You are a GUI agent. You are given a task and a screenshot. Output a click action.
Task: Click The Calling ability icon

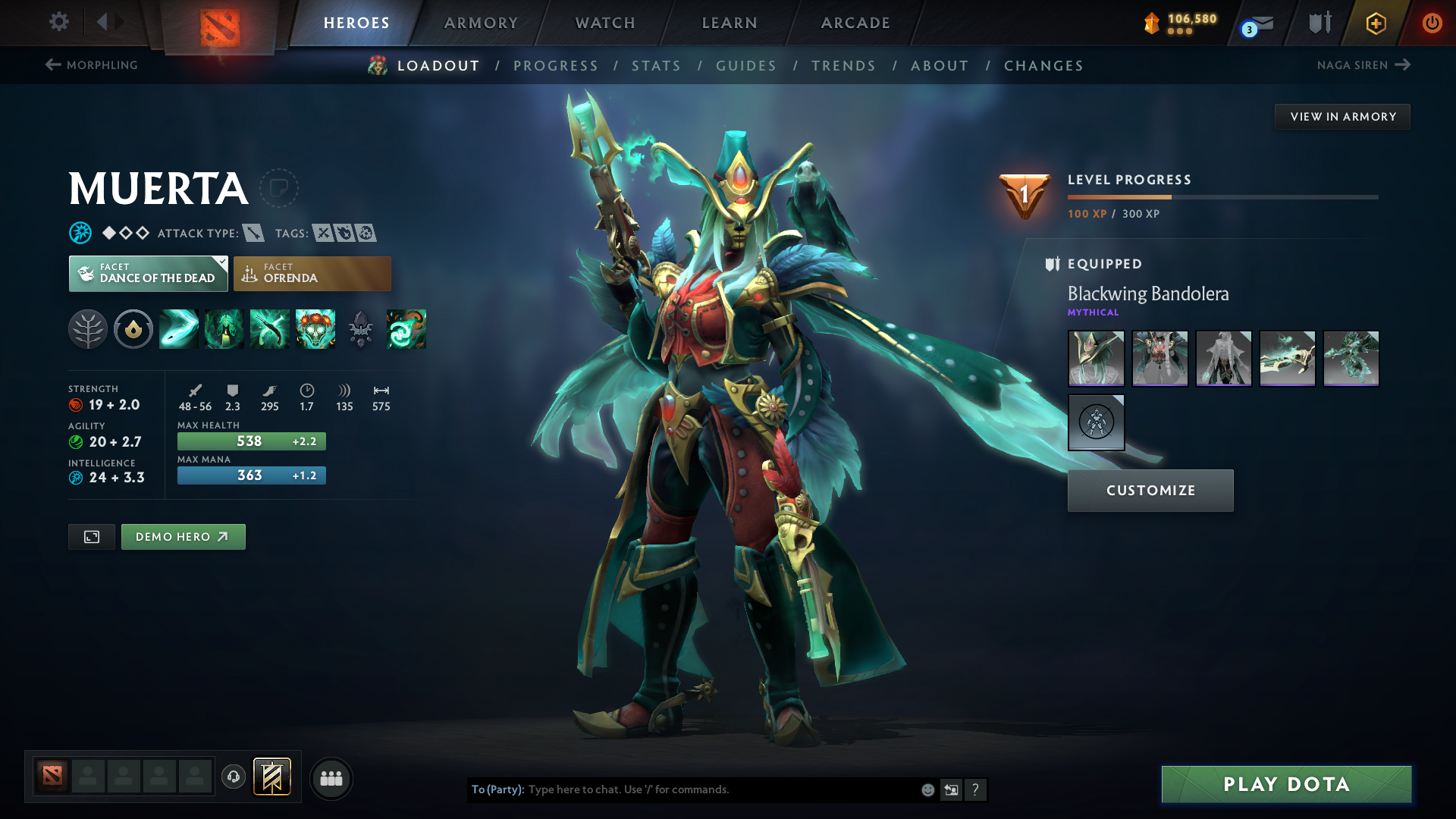tap(224, 328)
